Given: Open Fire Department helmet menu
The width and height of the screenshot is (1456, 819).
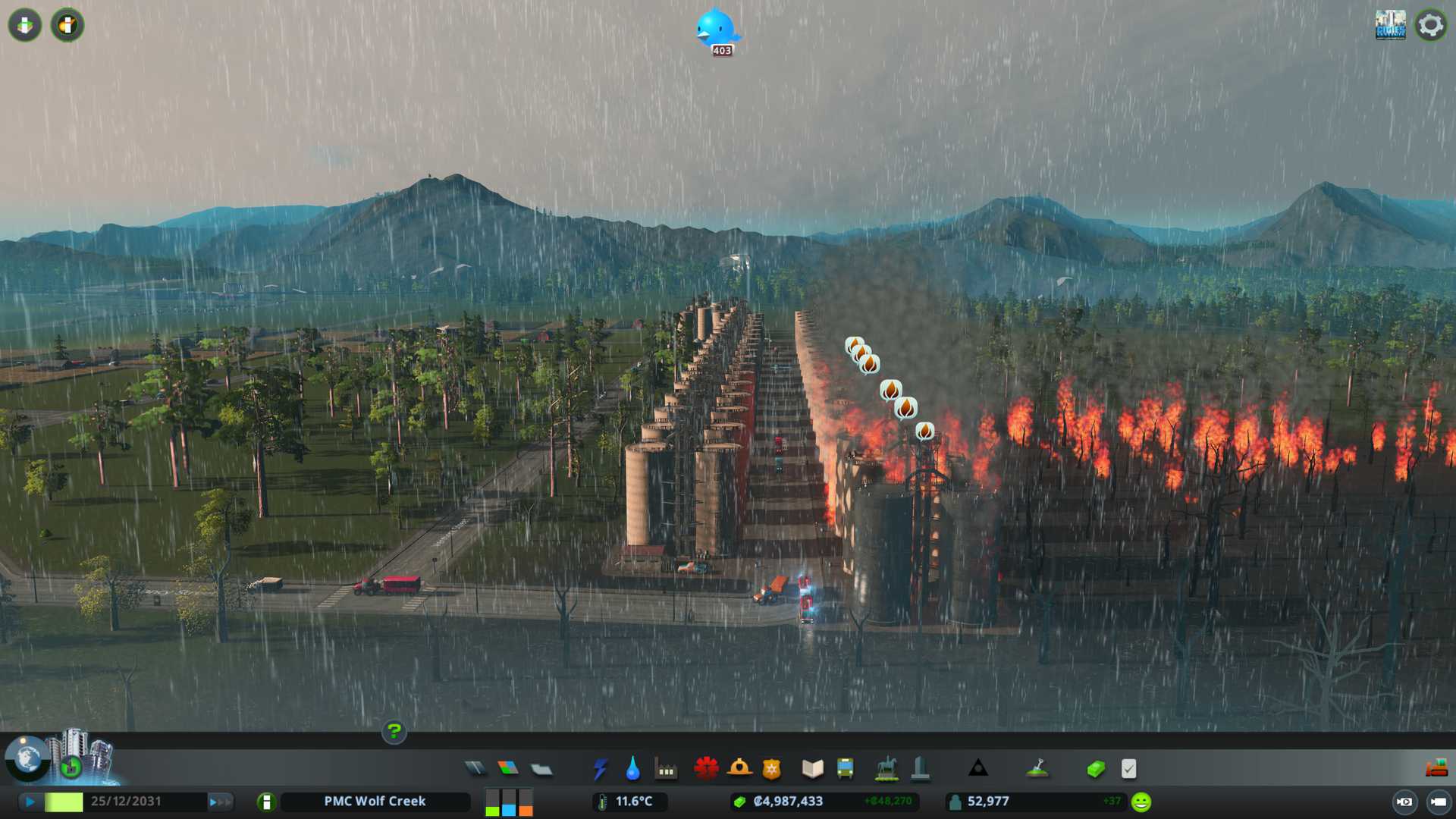Looking at the screenshot, I should click(x=739, y=769).
